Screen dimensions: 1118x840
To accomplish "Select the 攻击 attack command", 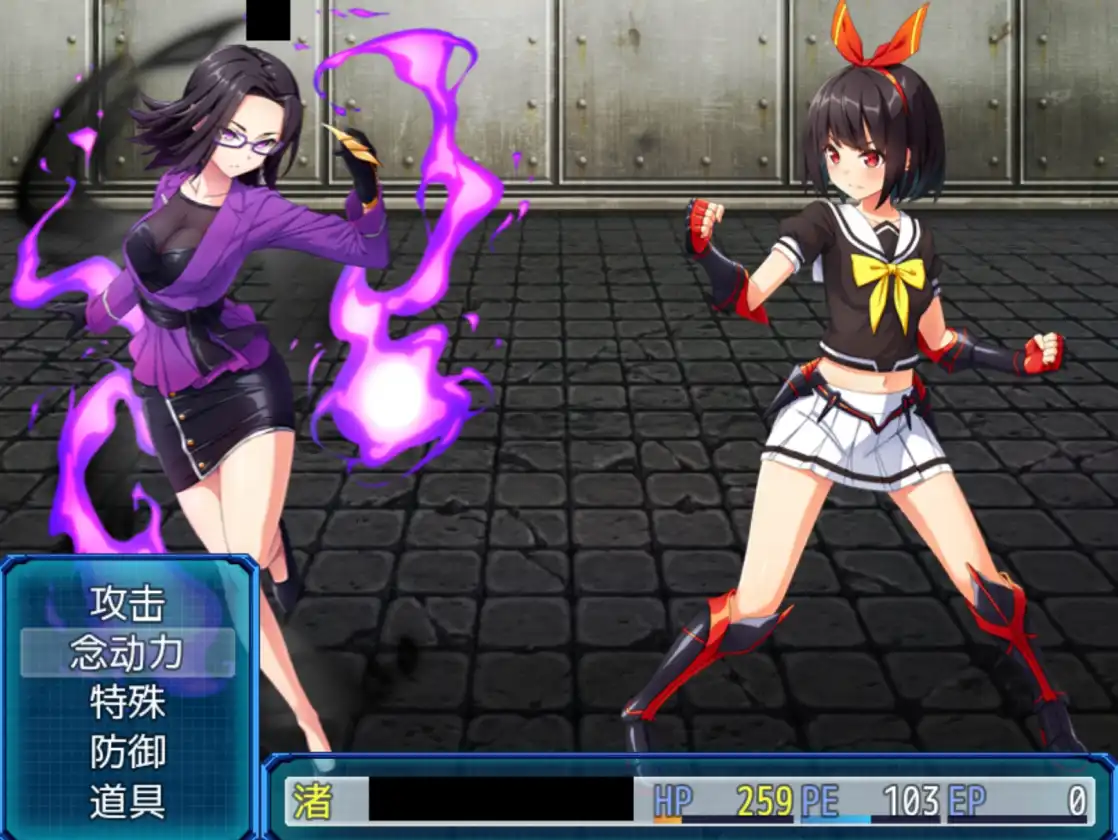I will [127, 603].
